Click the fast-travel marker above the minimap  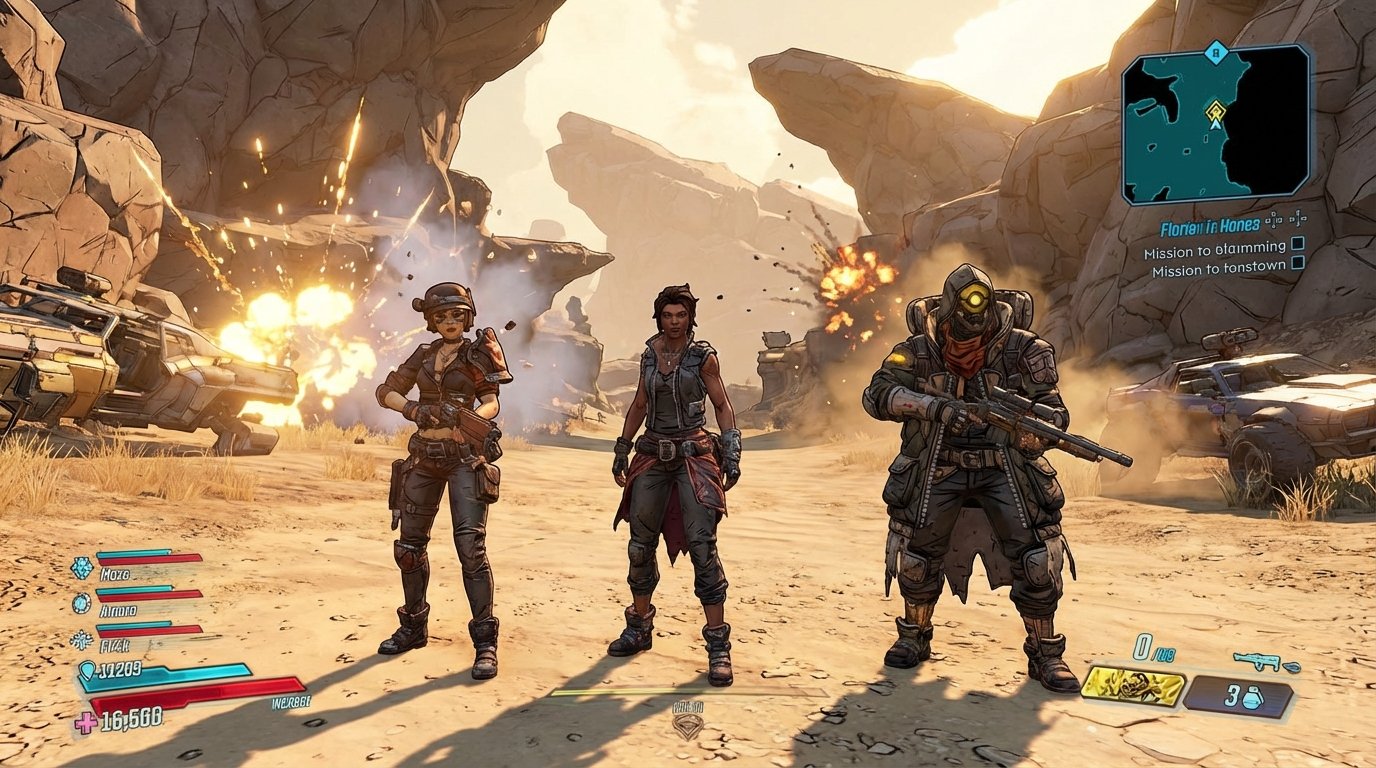click(1215, 52)
